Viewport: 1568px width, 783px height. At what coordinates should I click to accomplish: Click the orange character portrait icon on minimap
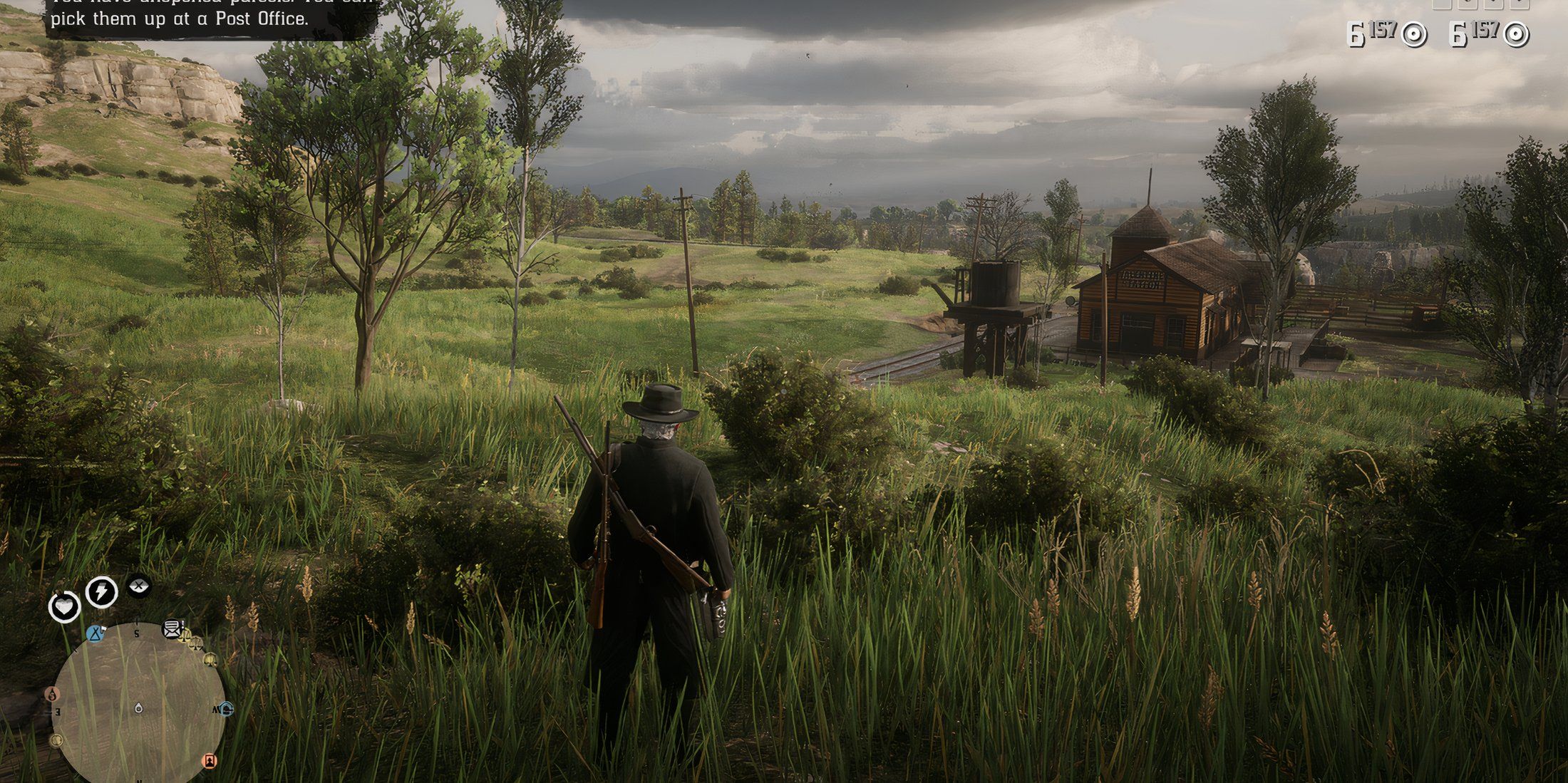(210, 762)
